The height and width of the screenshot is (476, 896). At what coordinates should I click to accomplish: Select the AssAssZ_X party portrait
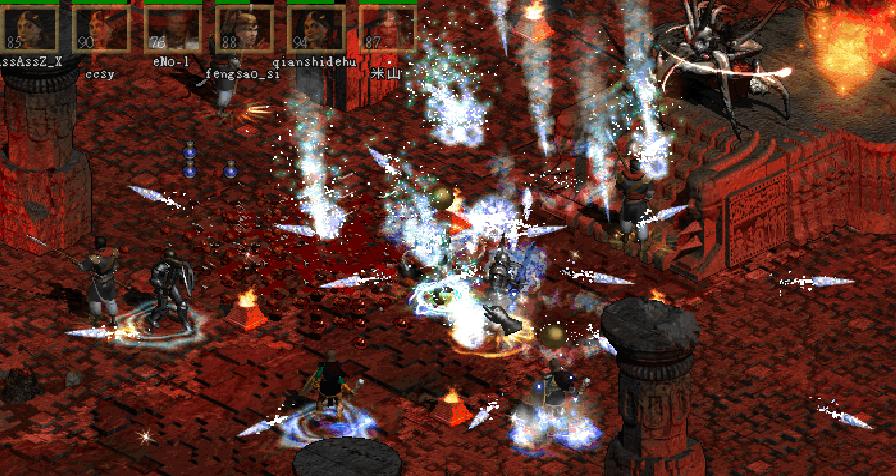[x=28, y=27]
